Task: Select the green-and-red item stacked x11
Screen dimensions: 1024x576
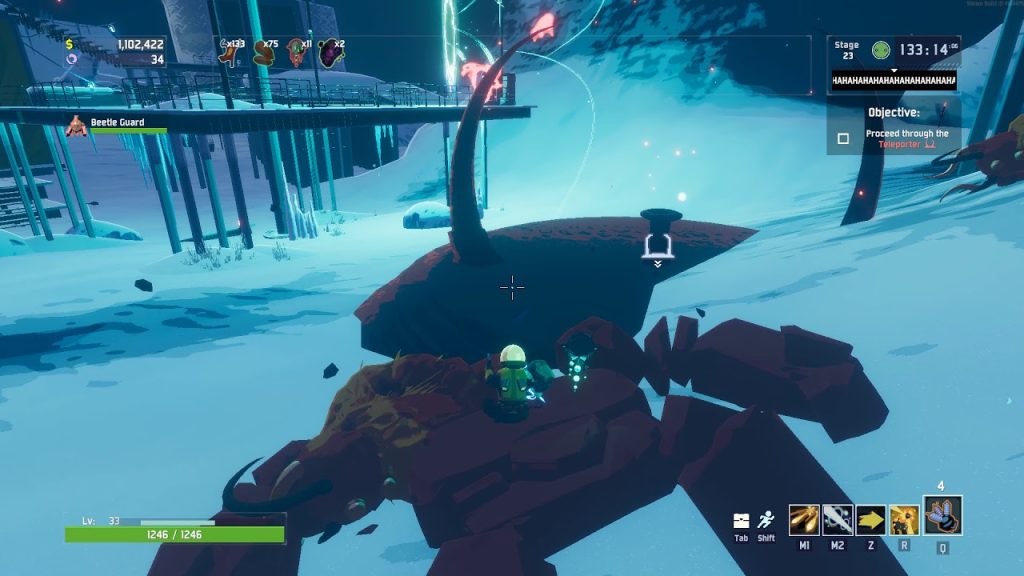Action: (297, 53)
